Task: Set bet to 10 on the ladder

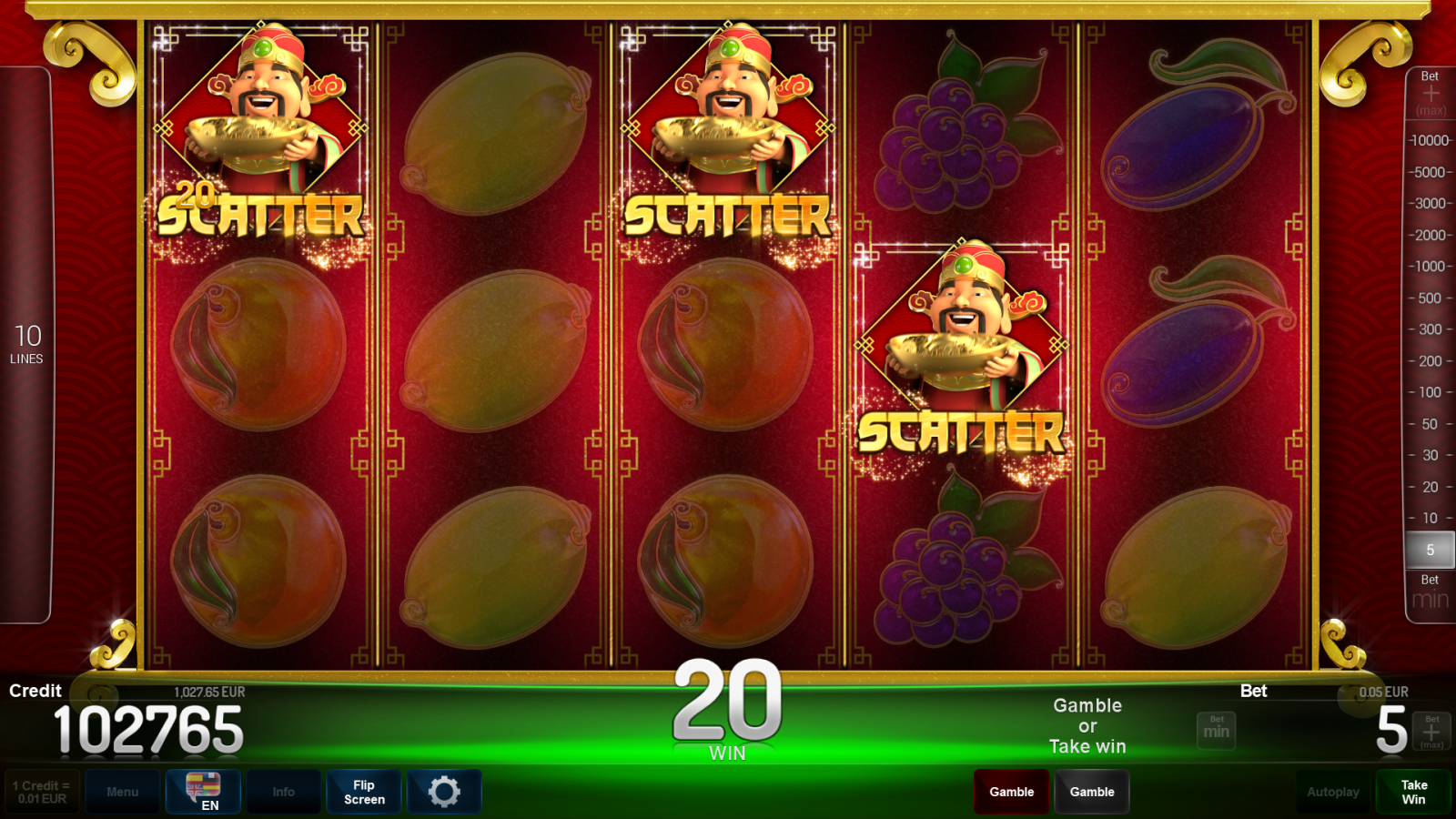Action: click(1430, 518)
